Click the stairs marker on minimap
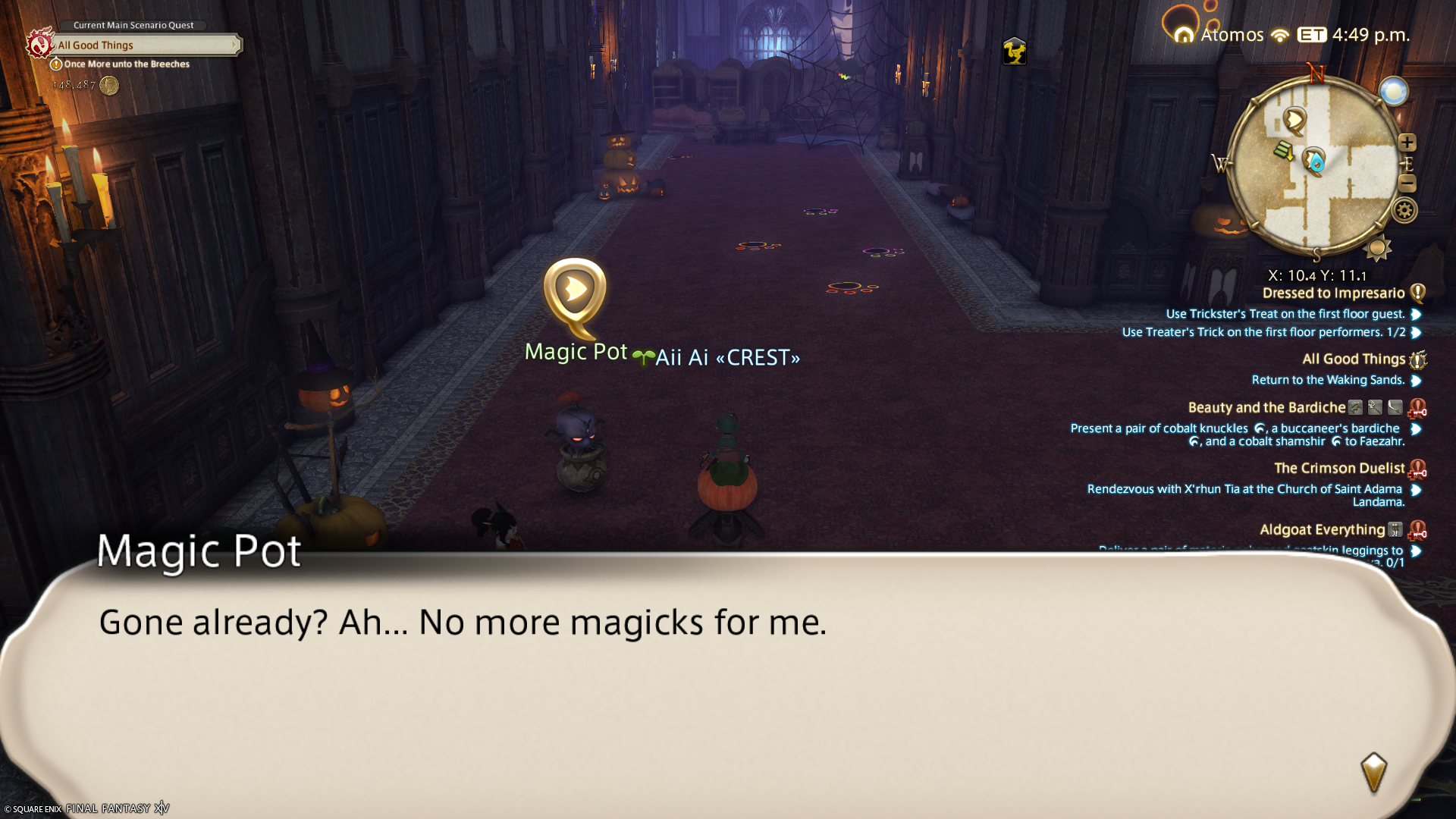This screenshot has height=819, width=1456. pyautogui.click(x=1283, y=151)
